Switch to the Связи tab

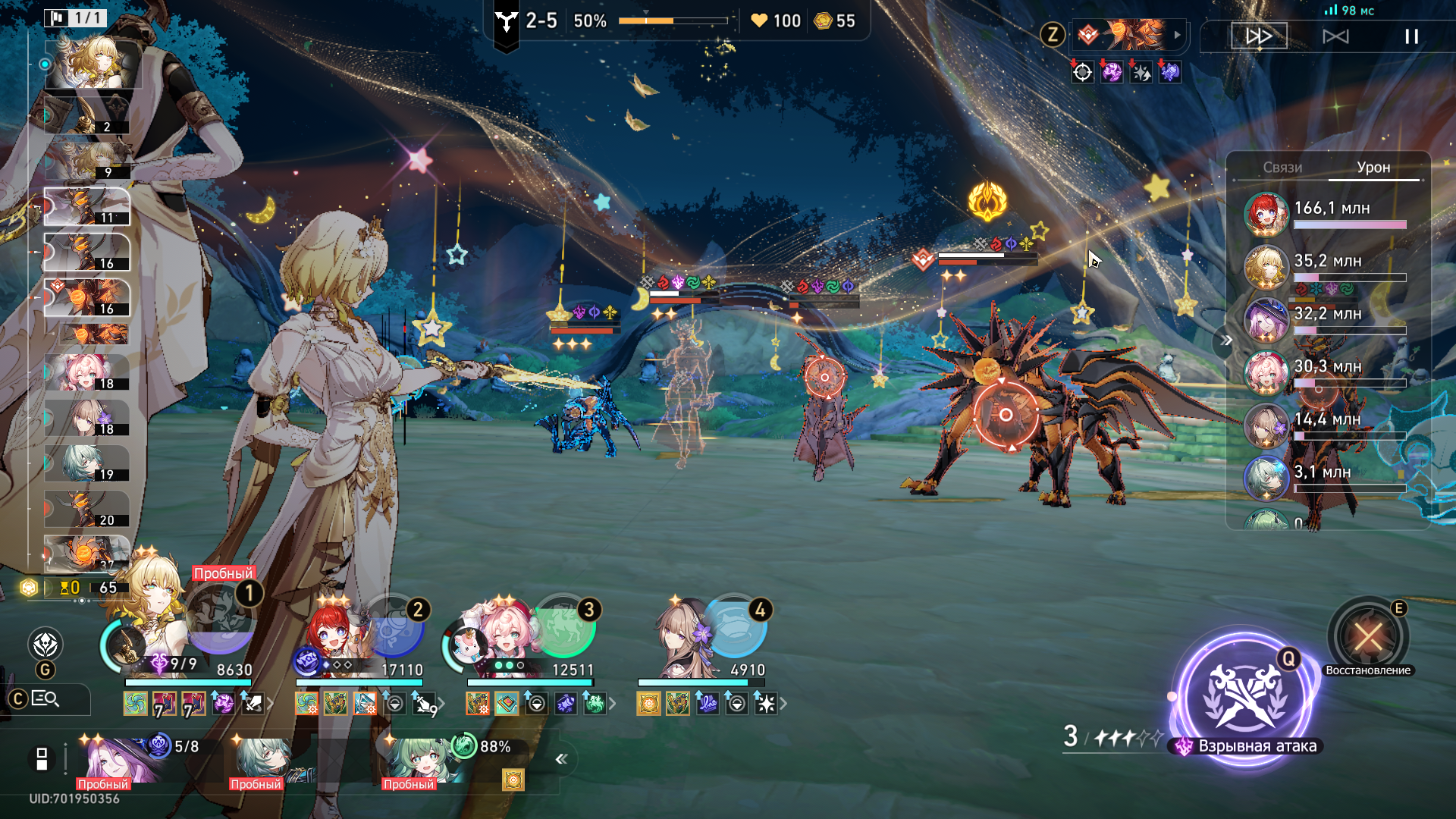(1282, 168)
